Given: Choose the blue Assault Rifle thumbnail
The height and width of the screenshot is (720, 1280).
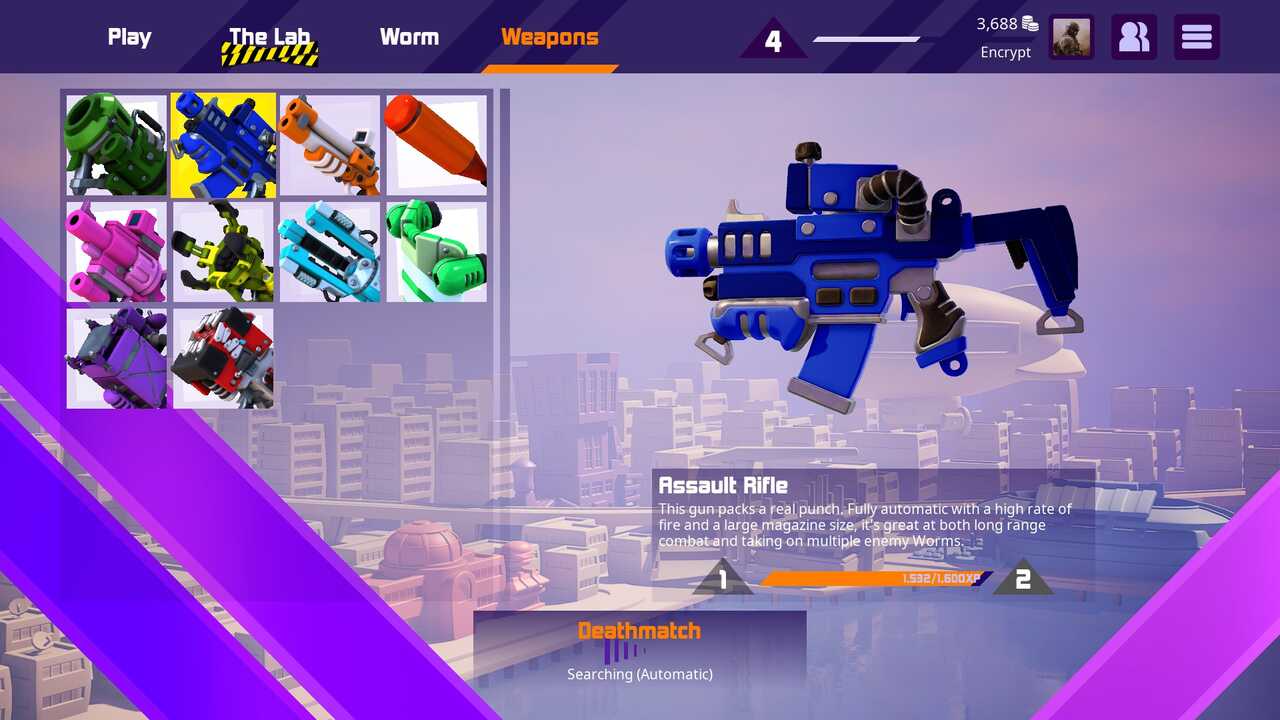Looking at the screenshot, I should coord(223,145).
